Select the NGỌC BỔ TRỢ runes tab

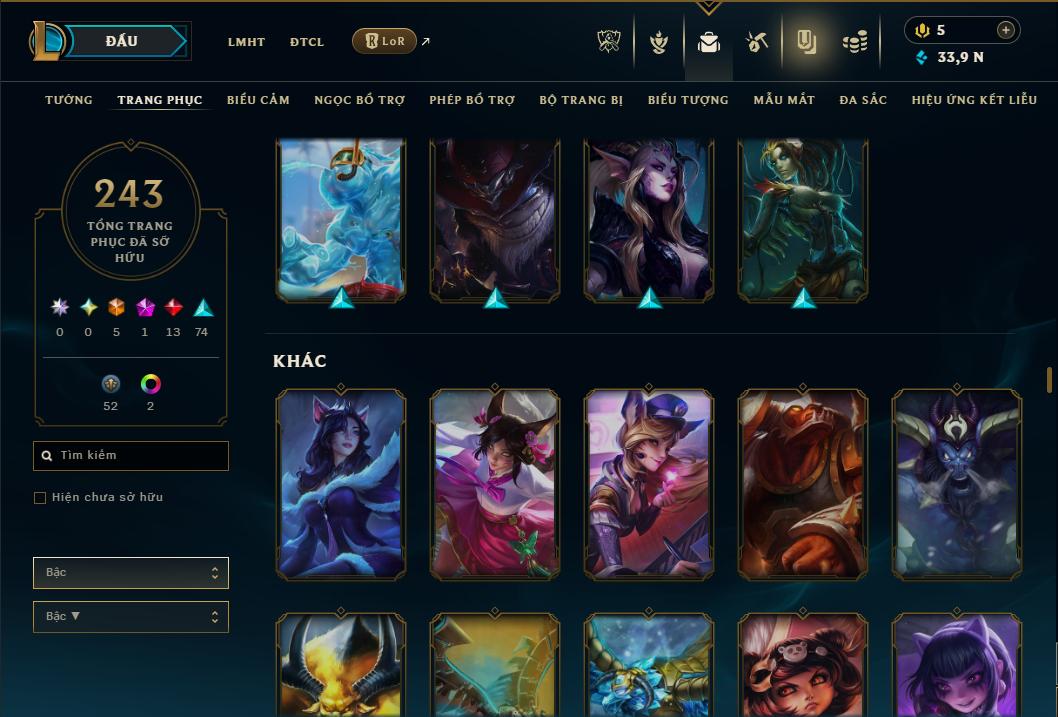[x=359, y=100]
